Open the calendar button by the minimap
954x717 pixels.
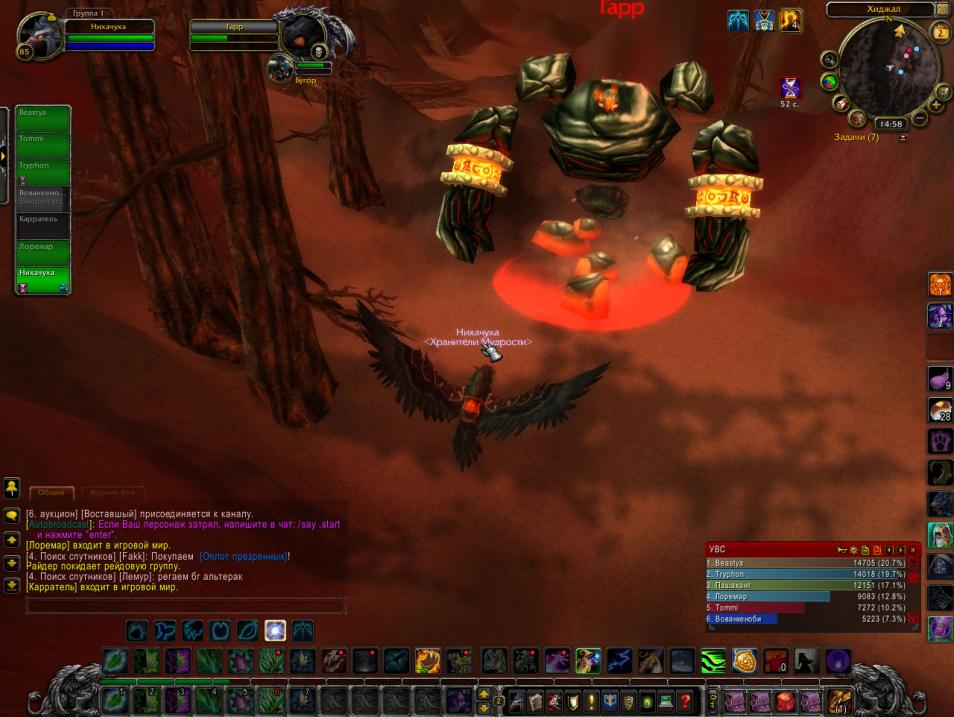(x=941, y=32)
